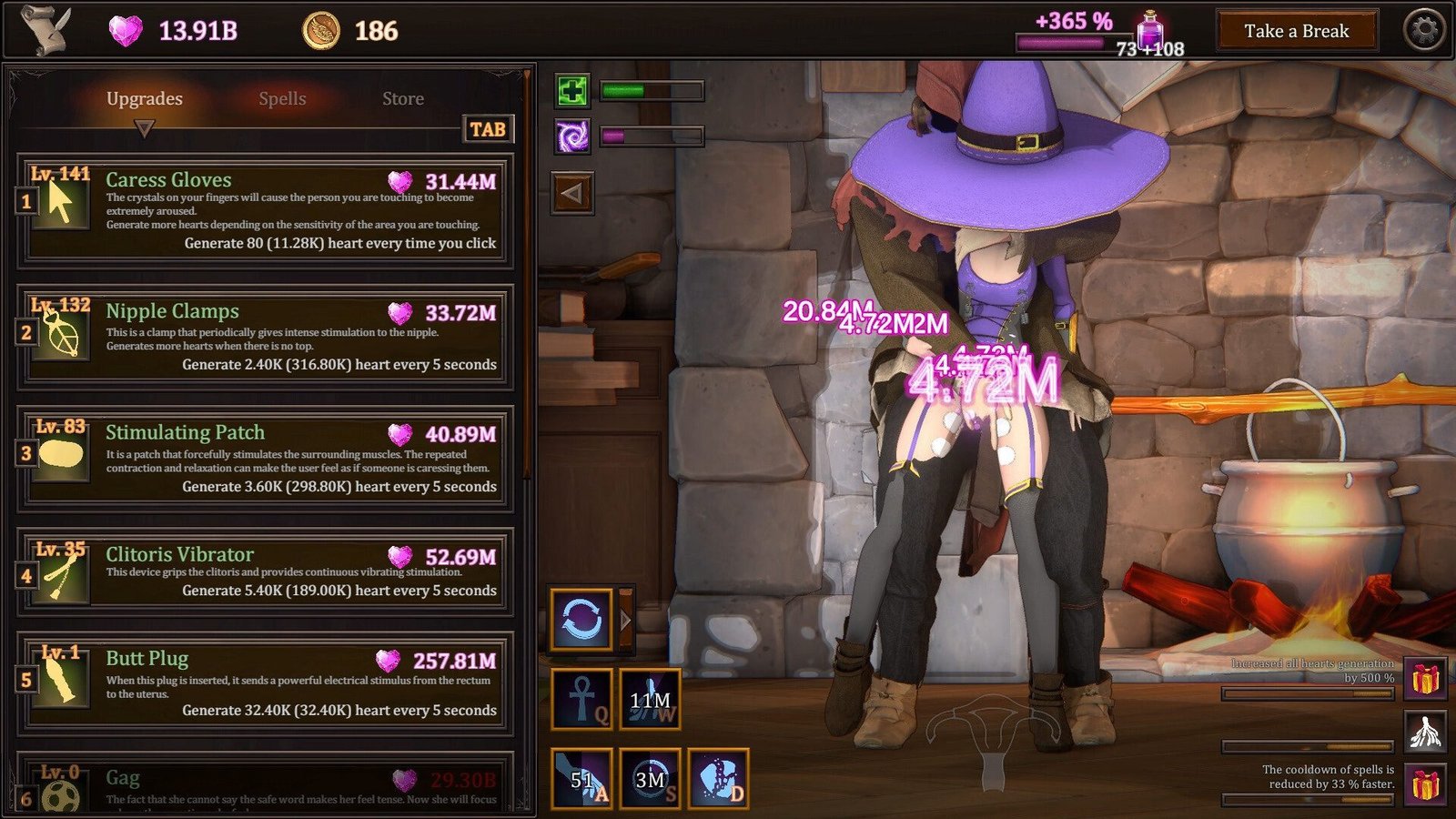Expand the panel beside the circular arrows icon
The height and width of the screenshot is (819, 1456).
(626, 617)
